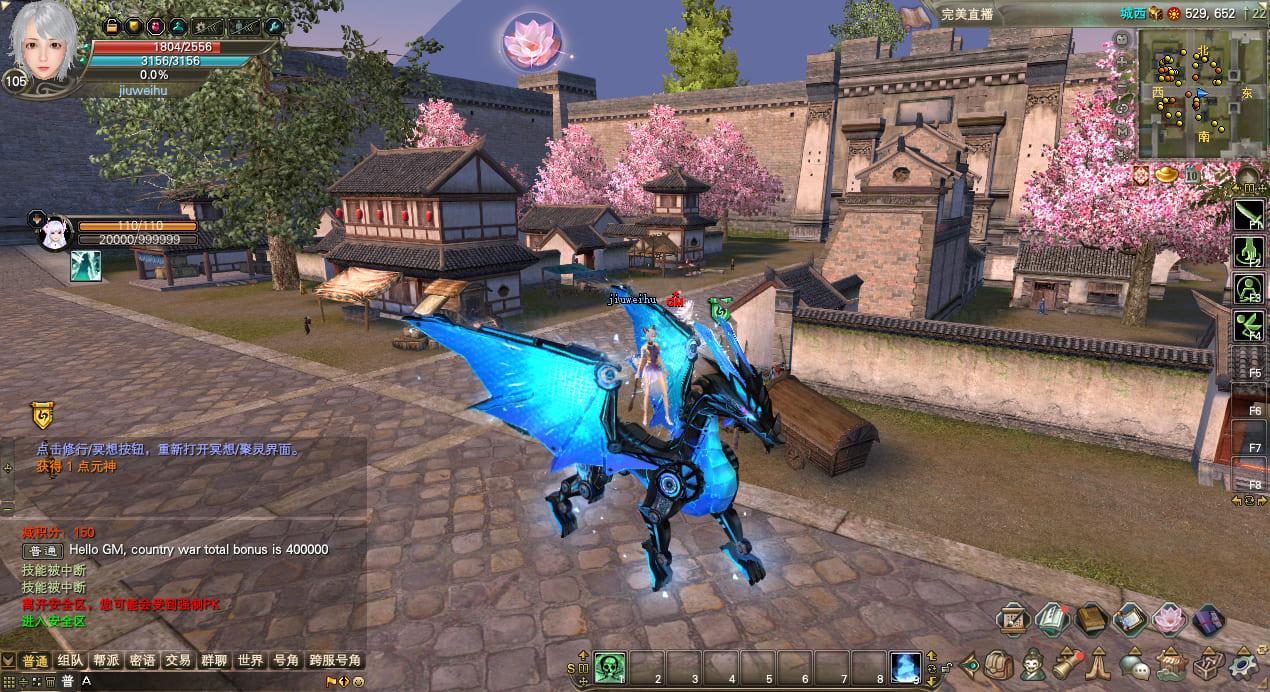Click the 完美直播 live stream button
Screen dimensions: 1270x692
(965, 14)
